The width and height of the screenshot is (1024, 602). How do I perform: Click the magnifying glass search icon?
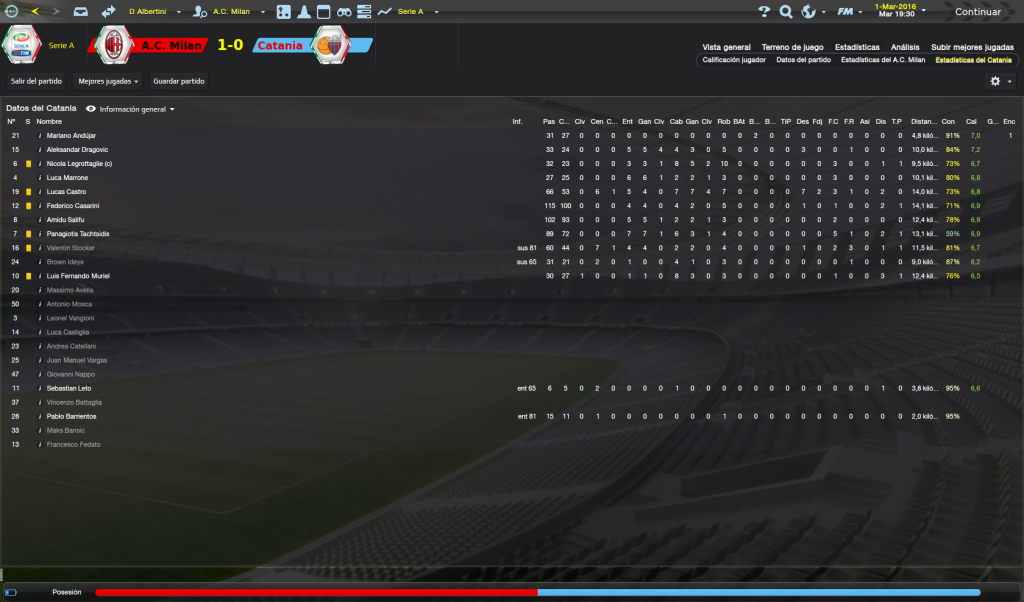pyautogui.click(x=785, y=12)
